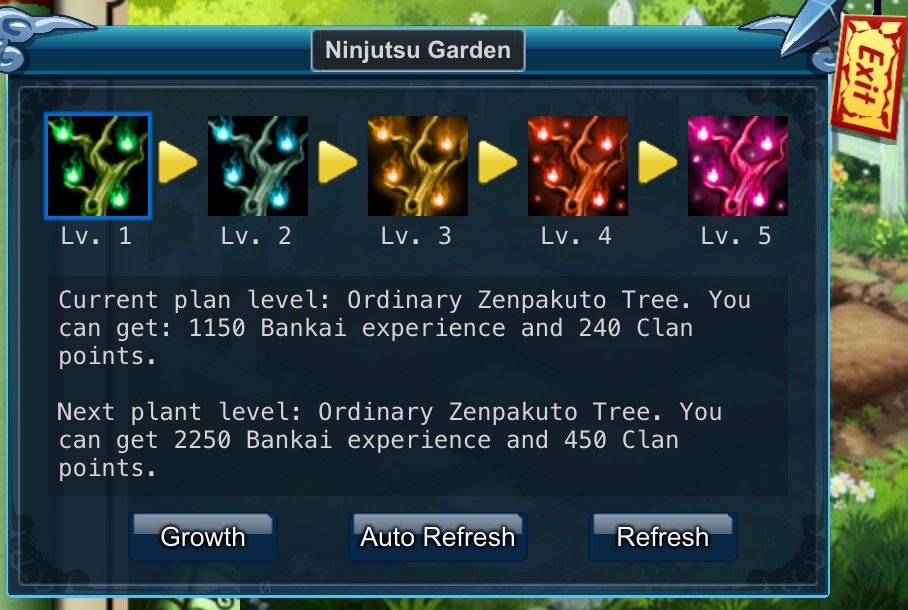Activate Auto Refresh
The height and width of the screenshot is (610, 908).
pyautogui.click(x=438, y=537)
